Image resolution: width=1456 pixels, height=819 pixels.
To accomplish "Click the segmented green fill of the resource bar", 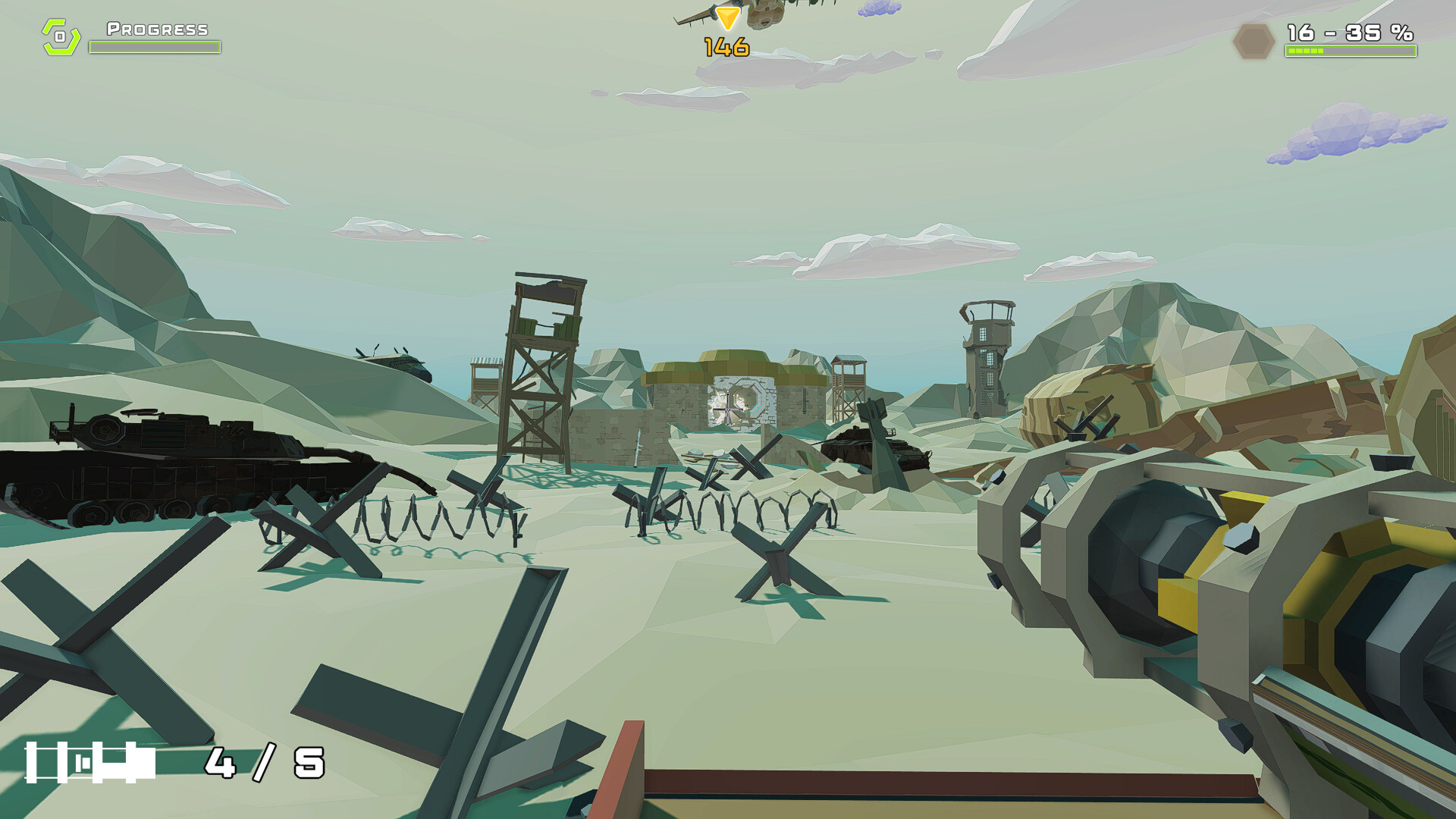I will coord(1304,50).
